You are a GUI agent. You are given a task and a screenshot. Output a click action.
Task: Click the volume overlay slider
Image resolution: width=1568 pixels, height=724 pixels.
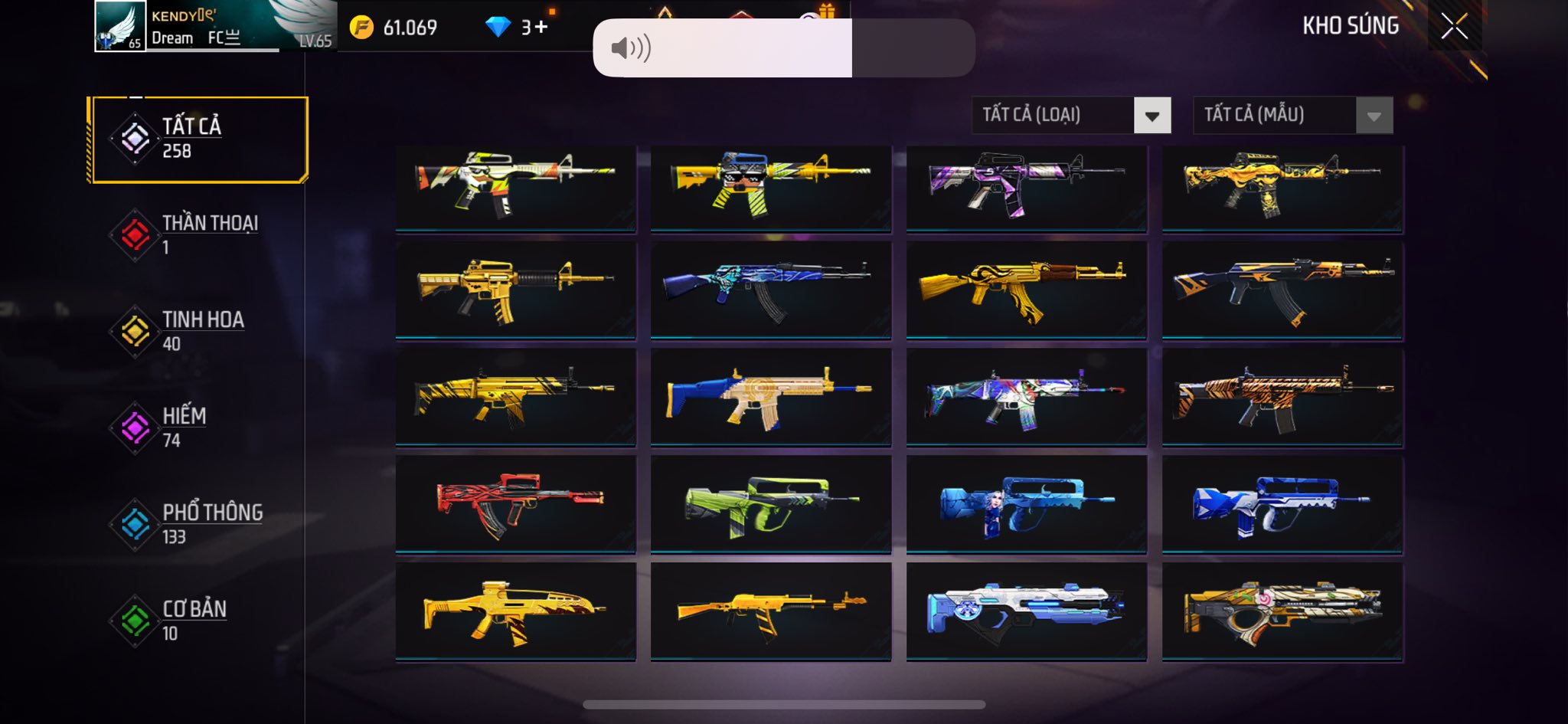click(x=783, y=48)
